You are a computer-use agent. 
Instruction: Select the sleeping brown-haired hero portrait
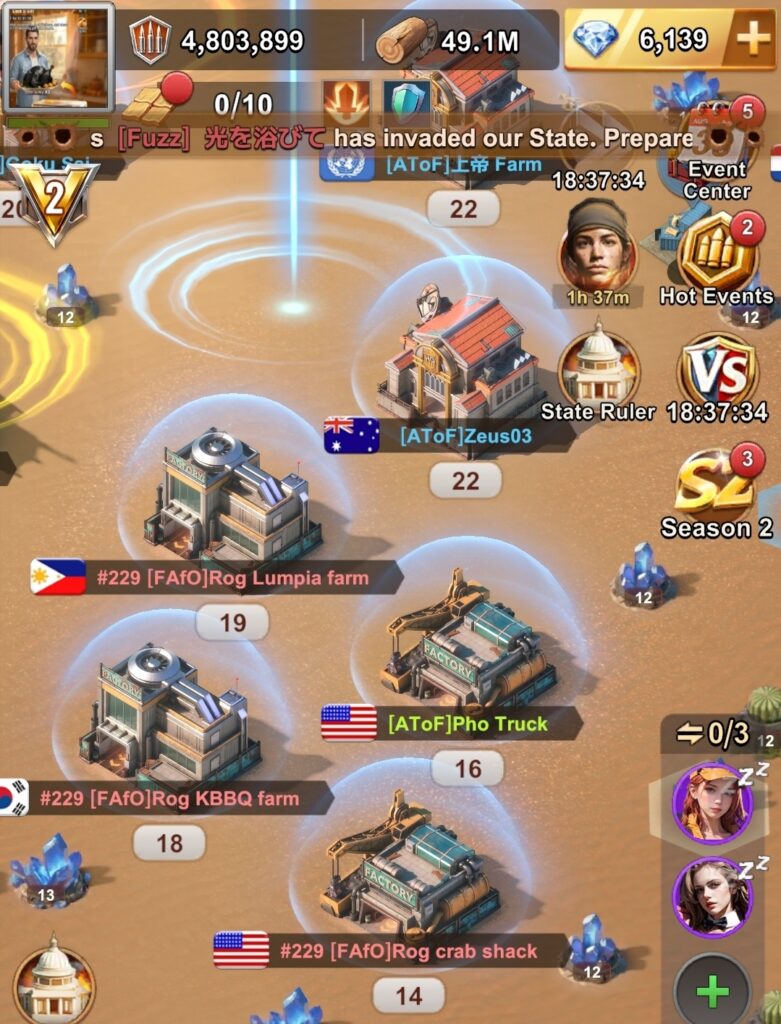pos(711,897)
